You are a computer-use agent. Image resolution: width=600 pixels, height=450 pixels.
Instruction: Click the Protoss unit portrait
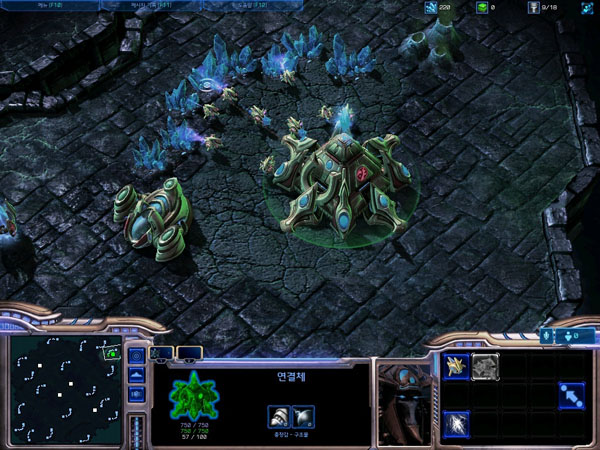[403, 401]
